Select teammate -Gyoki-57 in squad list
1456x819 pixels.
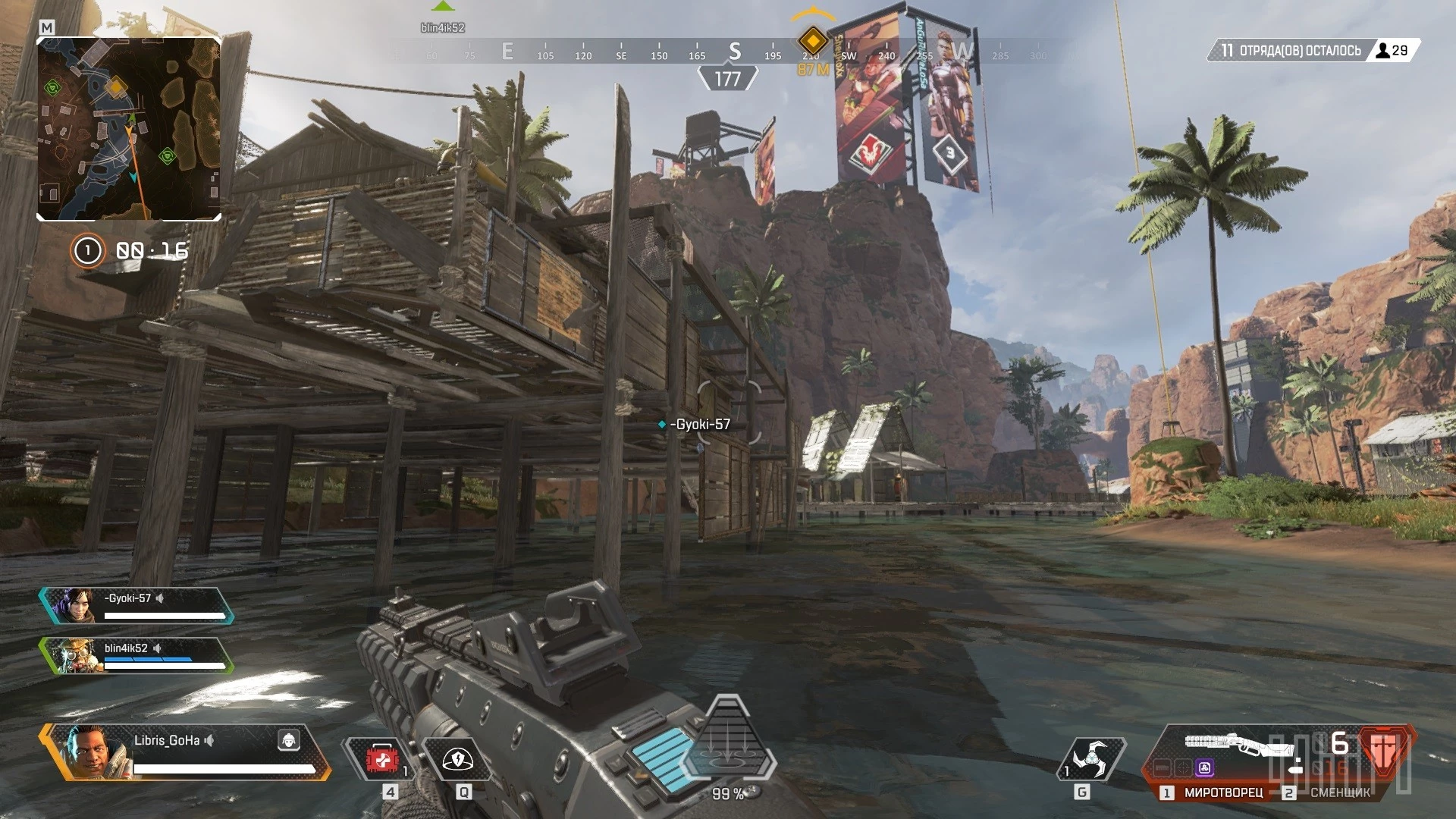(x=136, y=606)
